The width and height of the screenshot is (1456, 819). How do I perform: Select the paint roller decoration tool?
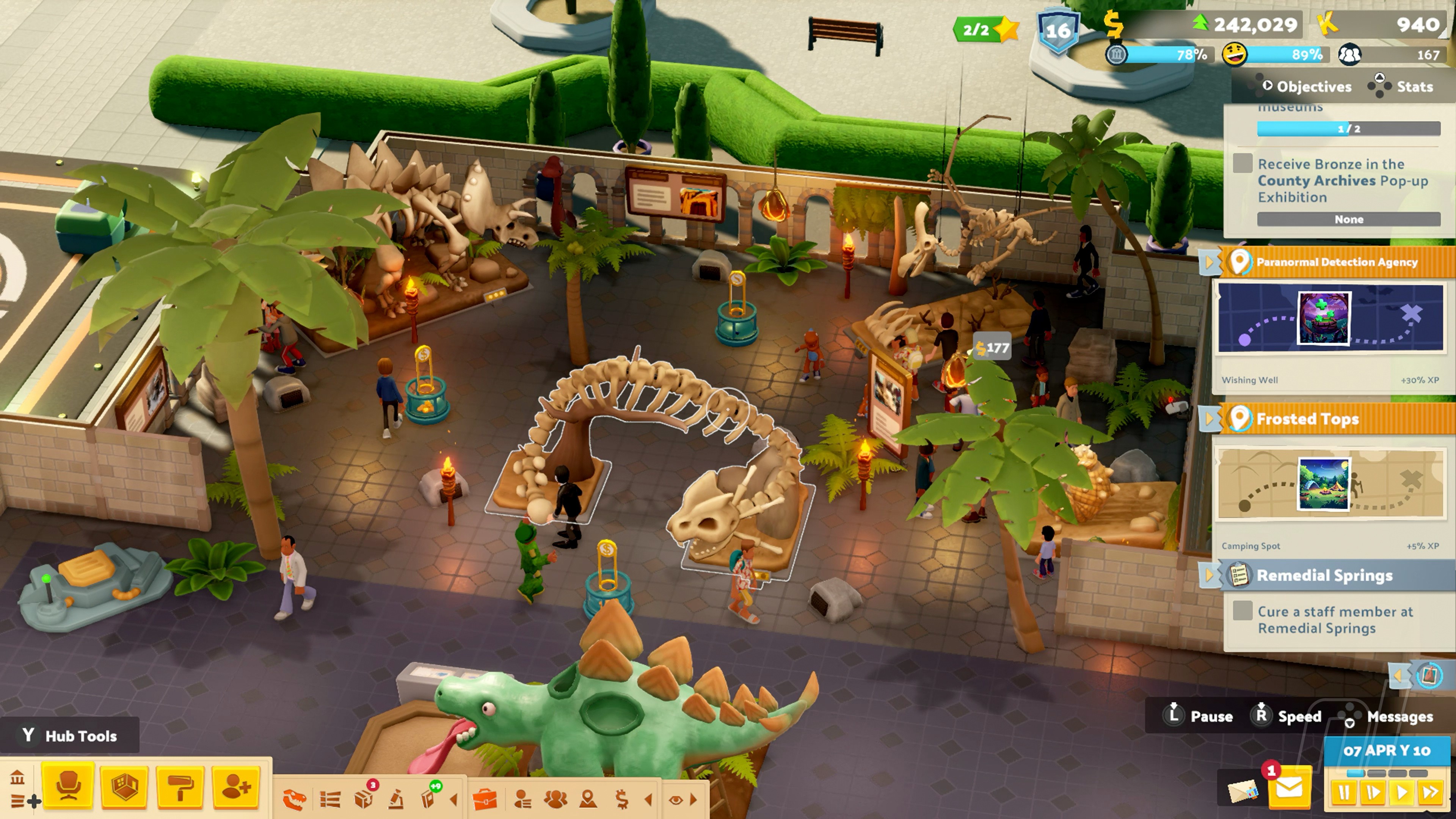coord(180,787)
